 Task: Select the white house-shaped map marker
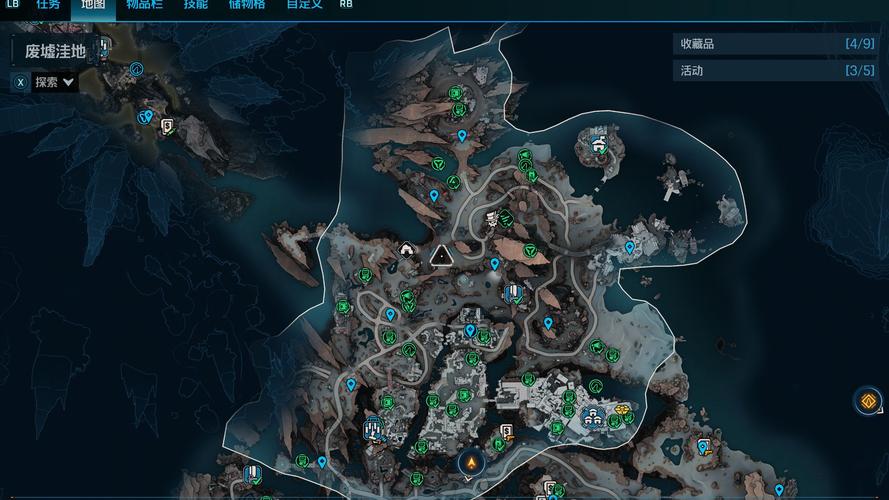click(x=407, y=249)
